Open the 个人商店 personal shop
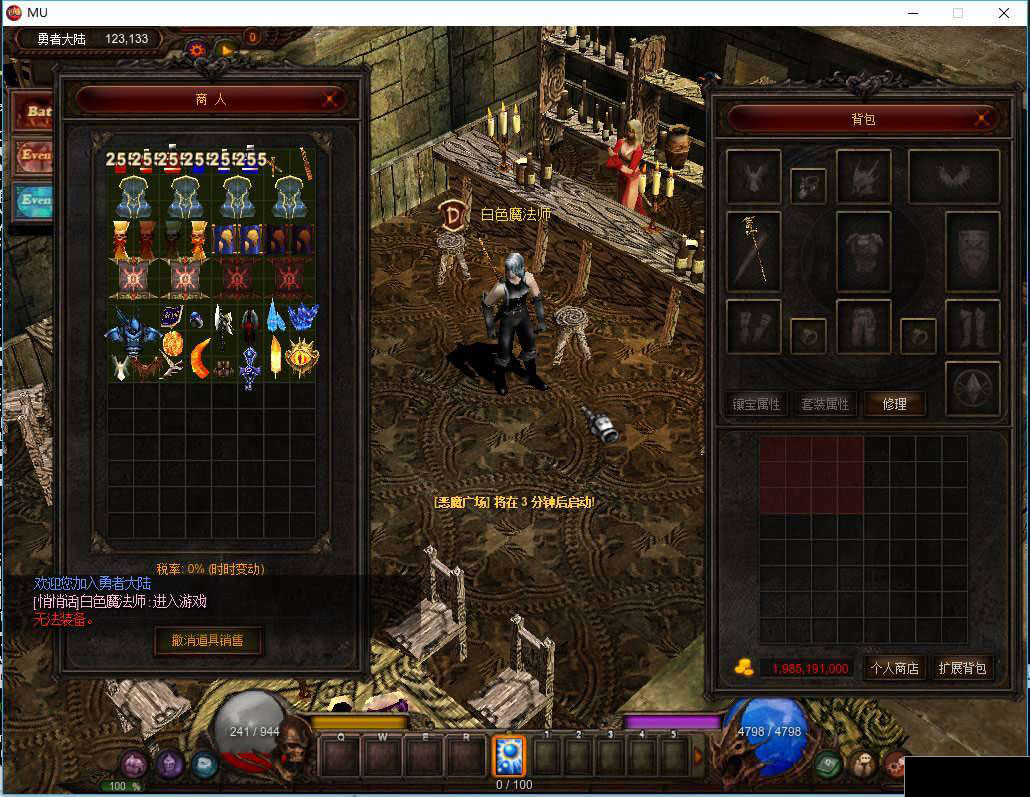1030x797 pixels. [x=894, y=668]
